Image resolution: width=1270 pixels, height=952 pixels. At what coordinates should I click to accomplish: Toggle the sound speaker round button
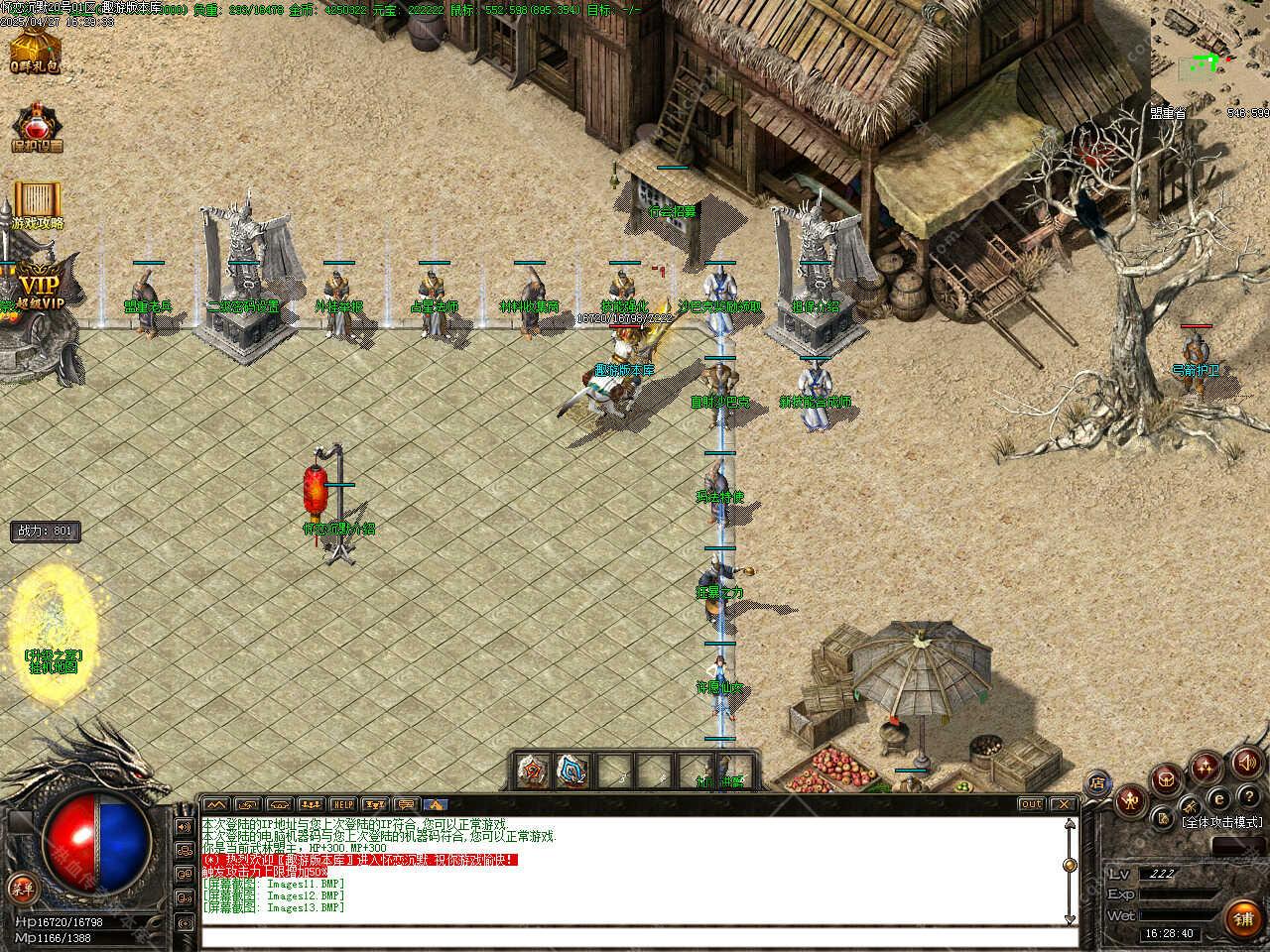click(1246, 763)
